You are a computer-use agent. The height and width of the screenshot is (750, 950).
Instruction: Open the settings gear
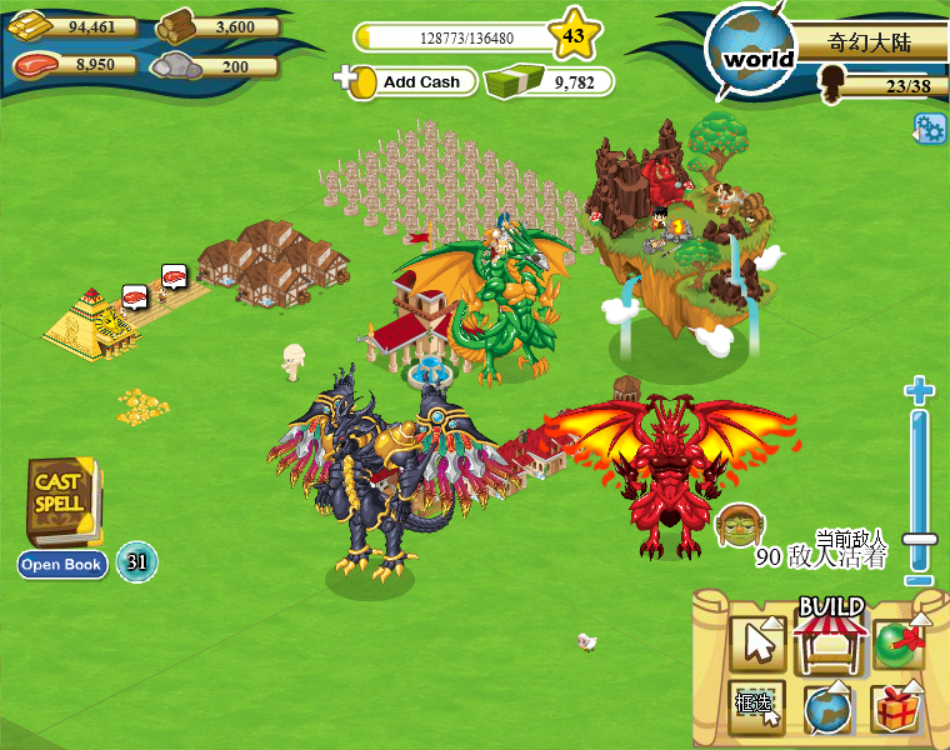[x=929, y=129]
